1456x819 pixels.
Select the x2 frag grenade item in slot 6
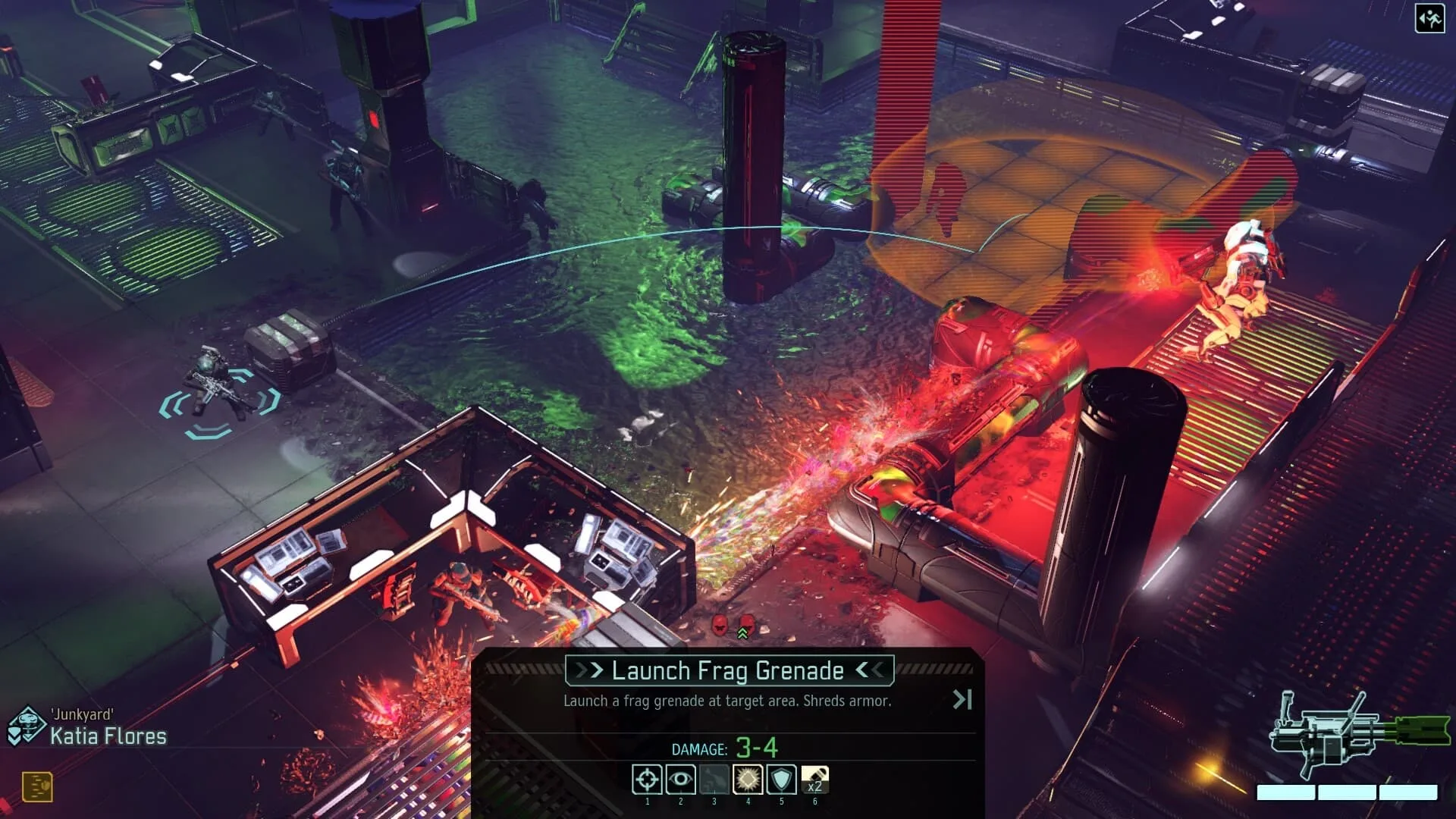click(x=814, y=780)
